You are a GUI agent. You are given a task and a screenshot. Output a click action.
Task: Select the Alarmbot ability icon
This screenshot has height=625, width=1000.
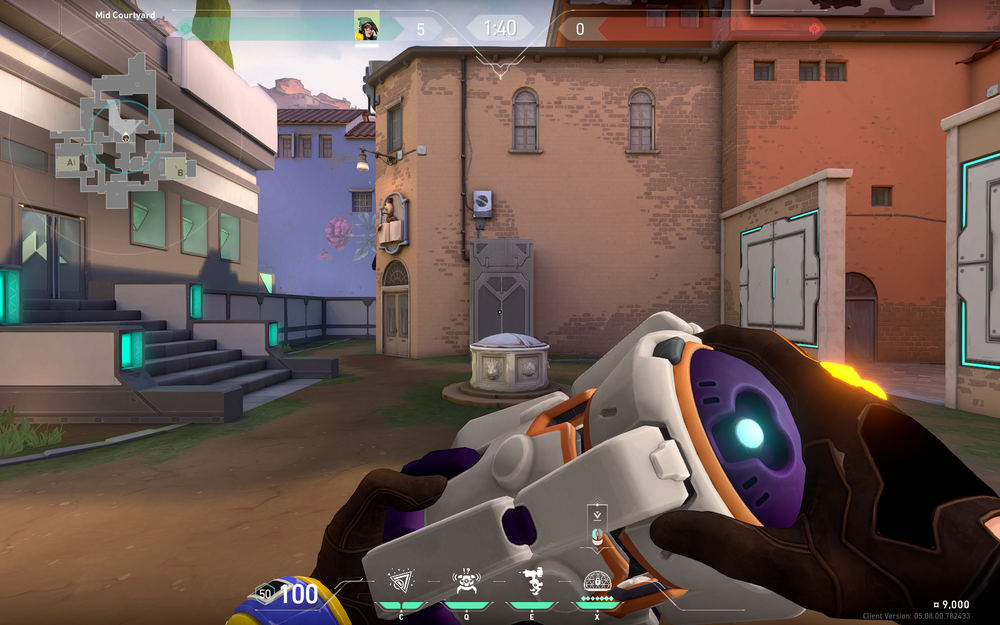click(x=465, y=581)
